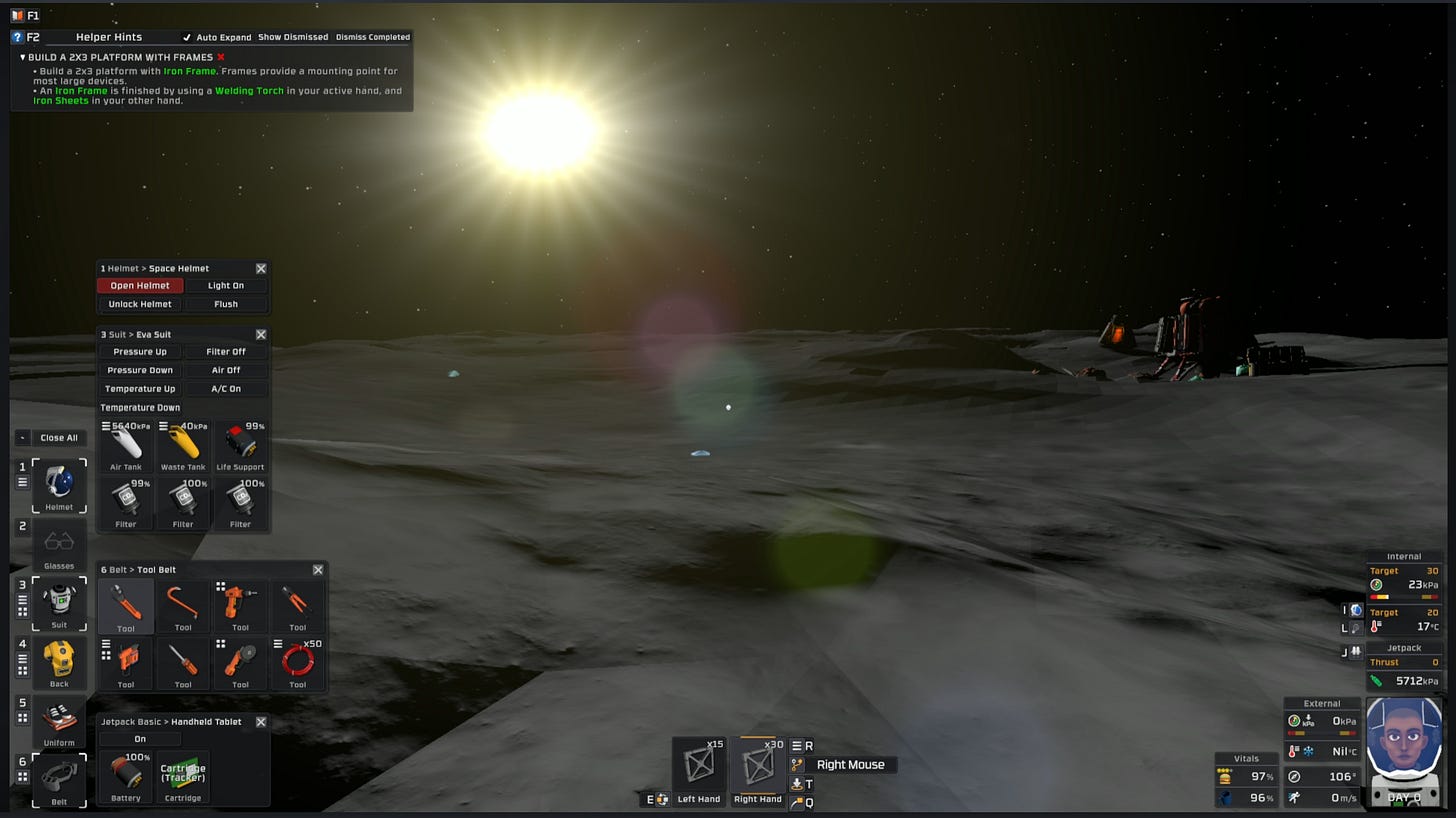1456x818 pixels.
Task: Click the white Air Tank in the Eva Suit
Action: (x=125, y=443)
